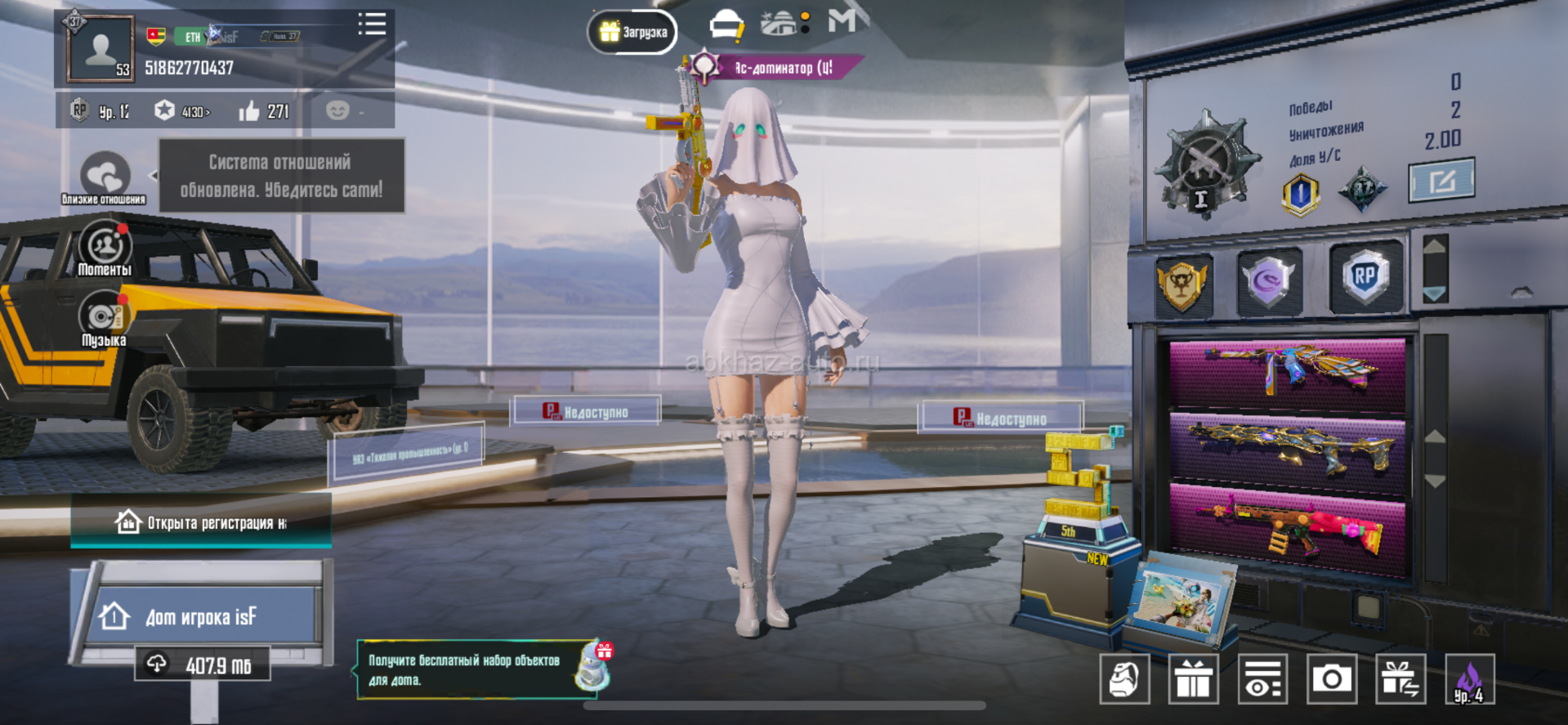The image size is (1568, 725).
Task: Open the purple flame Ур. 4 icon
Action: coord(1469,678)
